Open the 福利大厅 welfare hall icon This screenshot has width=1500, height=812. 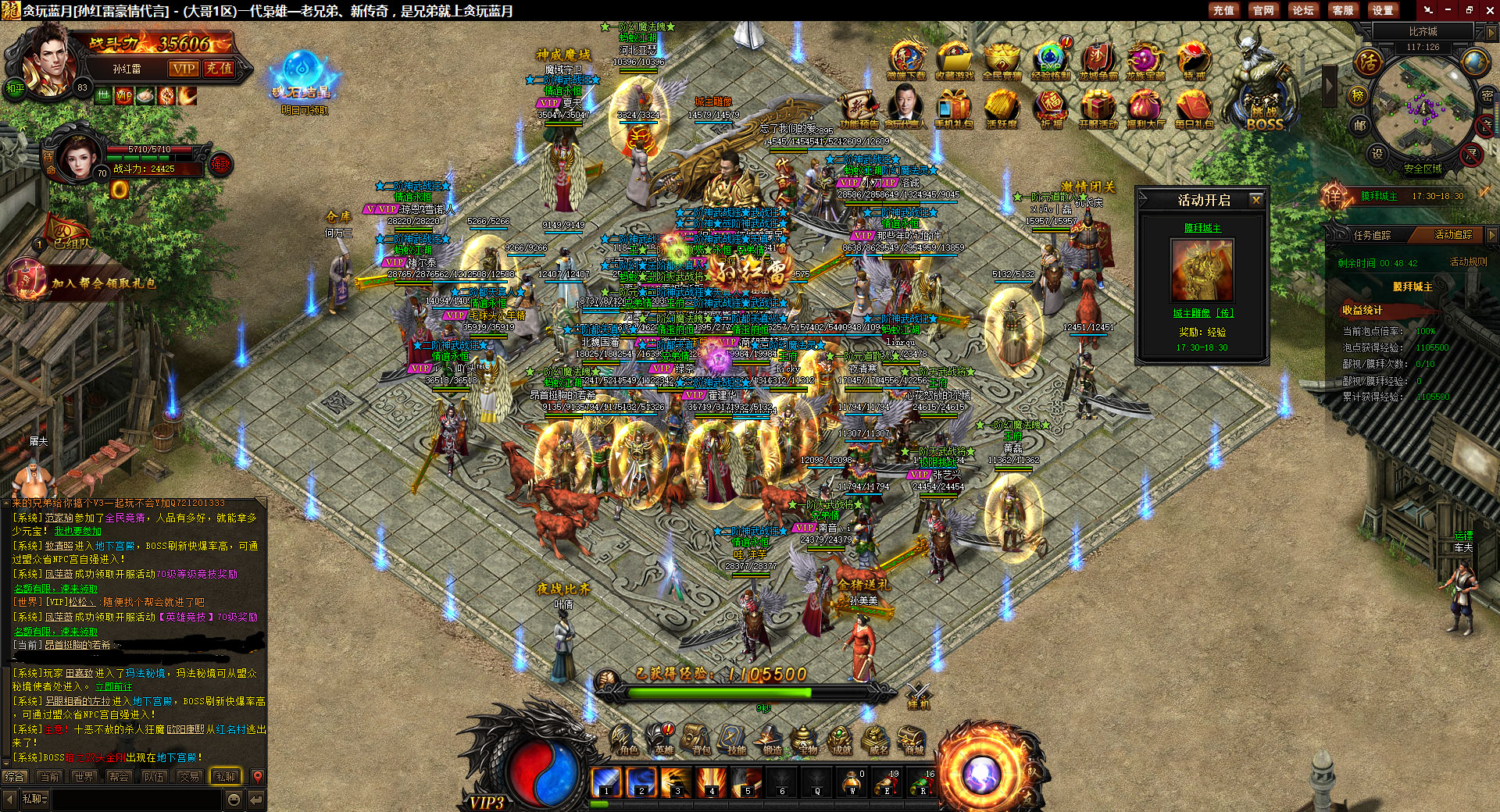[1145, 109]
